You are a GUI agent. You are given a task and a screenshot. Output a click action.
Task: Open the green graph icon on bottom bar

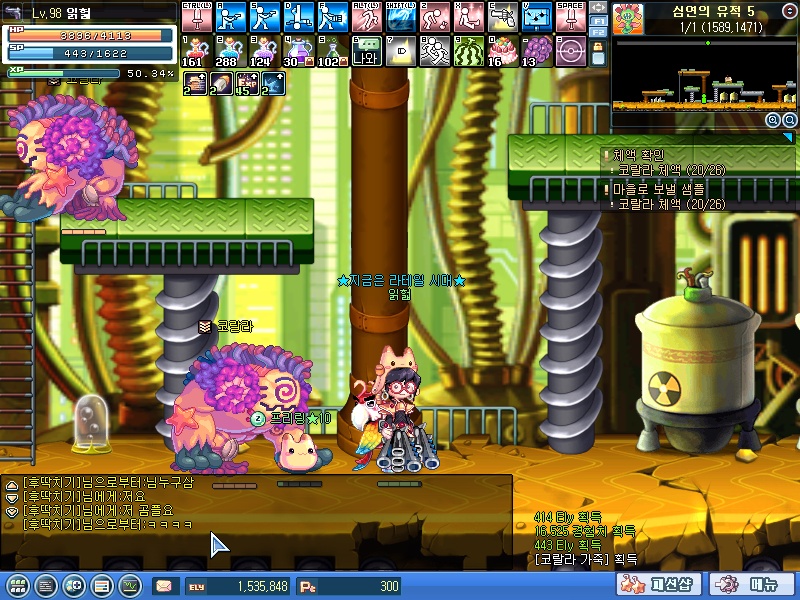pos(129,585)
